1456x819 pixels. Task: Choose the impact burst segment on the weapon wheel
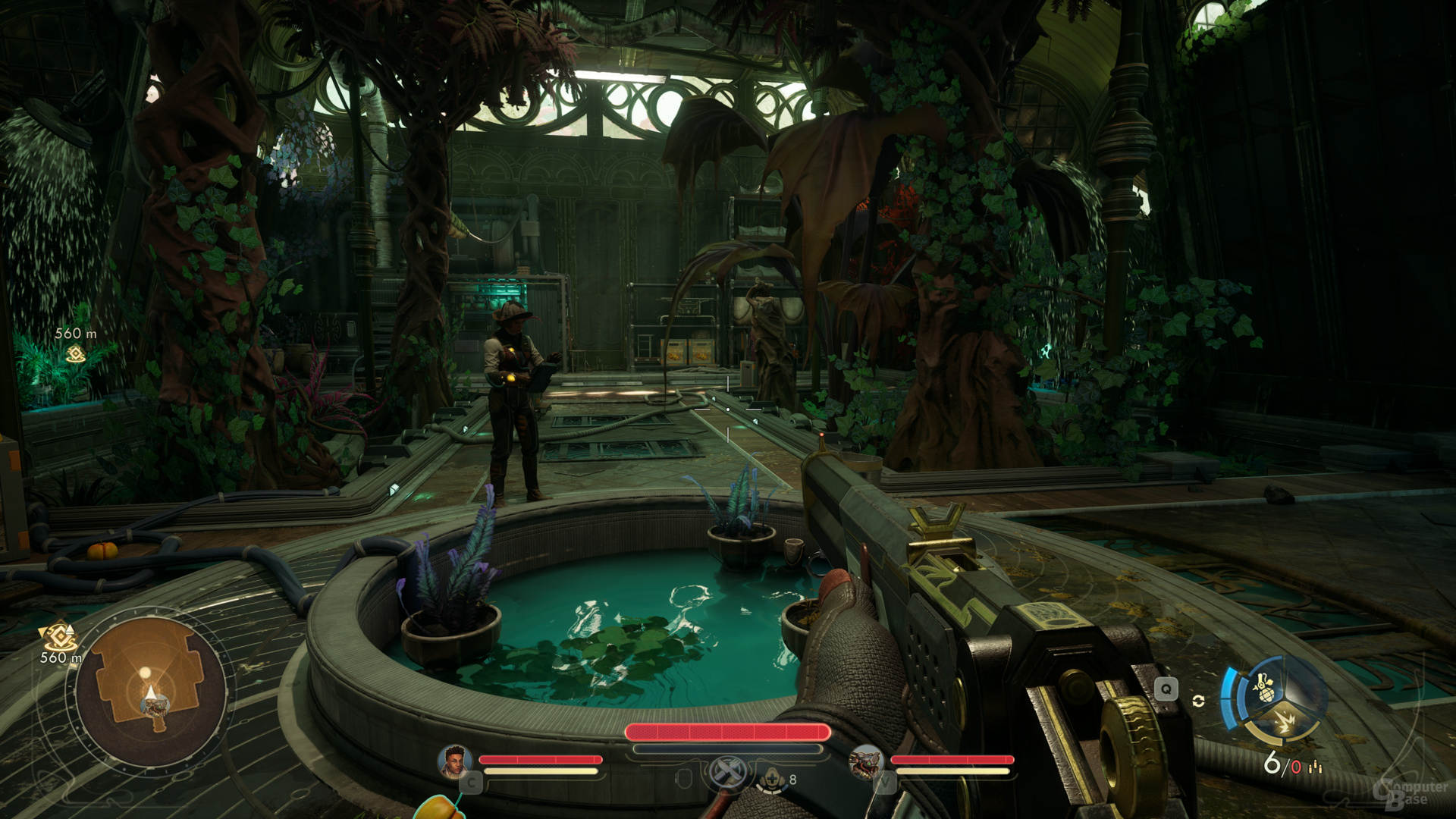(x=1284, y=723)
